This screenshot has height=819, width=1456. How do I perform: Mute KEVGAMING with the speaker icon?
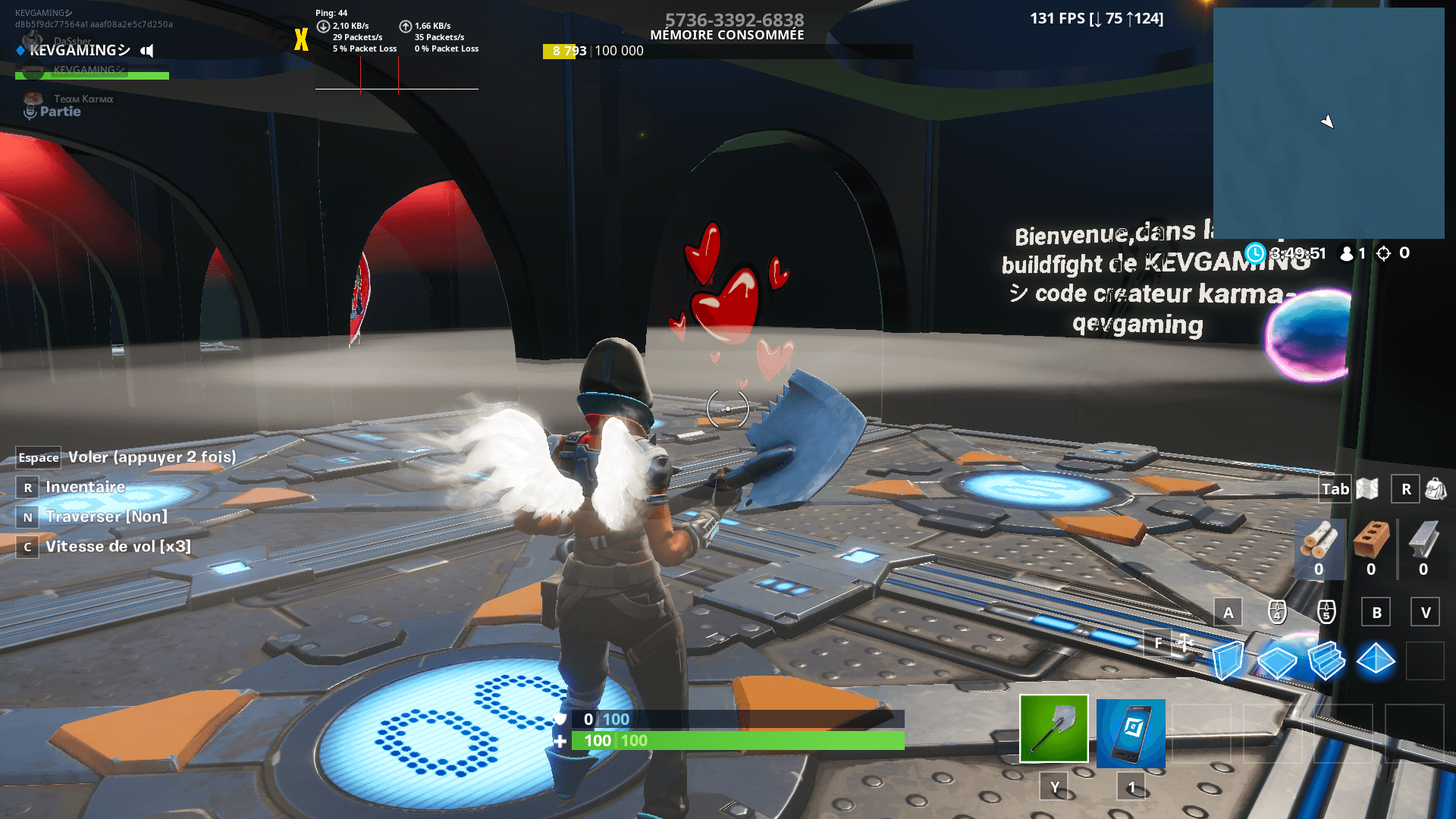click(x=146, y=50)
